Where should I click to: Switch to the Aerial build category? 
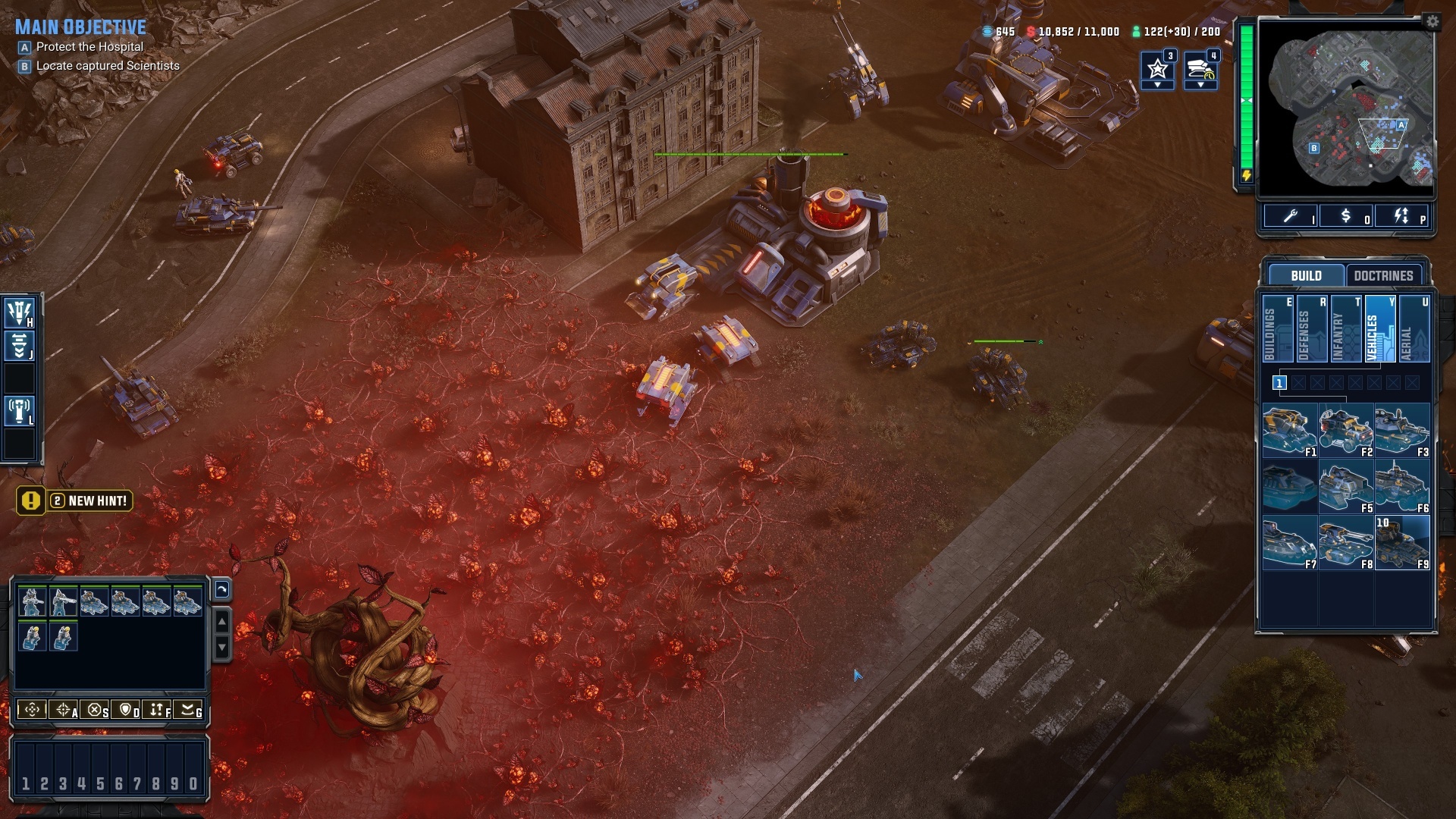click(x=1414, y=329)
